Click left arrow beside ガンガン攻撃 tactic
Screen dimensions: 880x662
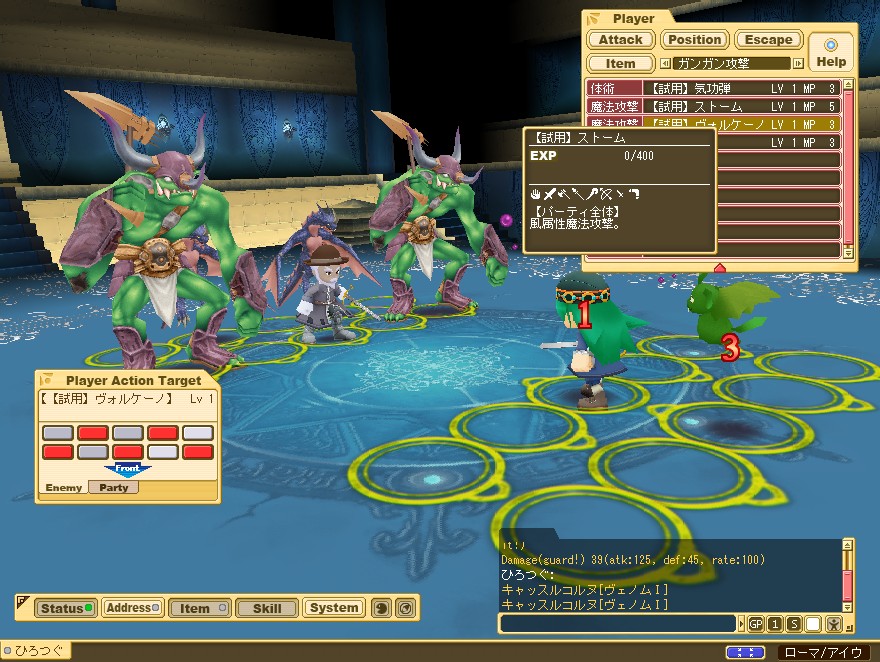[x=664, y=63]
